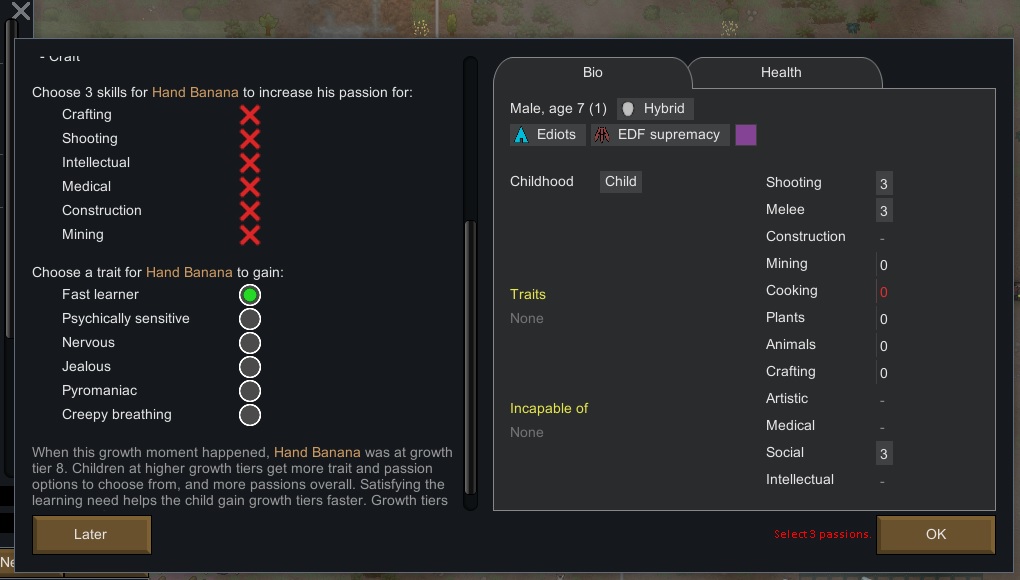The image size is (1020, 580).
Task: Confirm choices with the OK button
Action: pos(935,534)
